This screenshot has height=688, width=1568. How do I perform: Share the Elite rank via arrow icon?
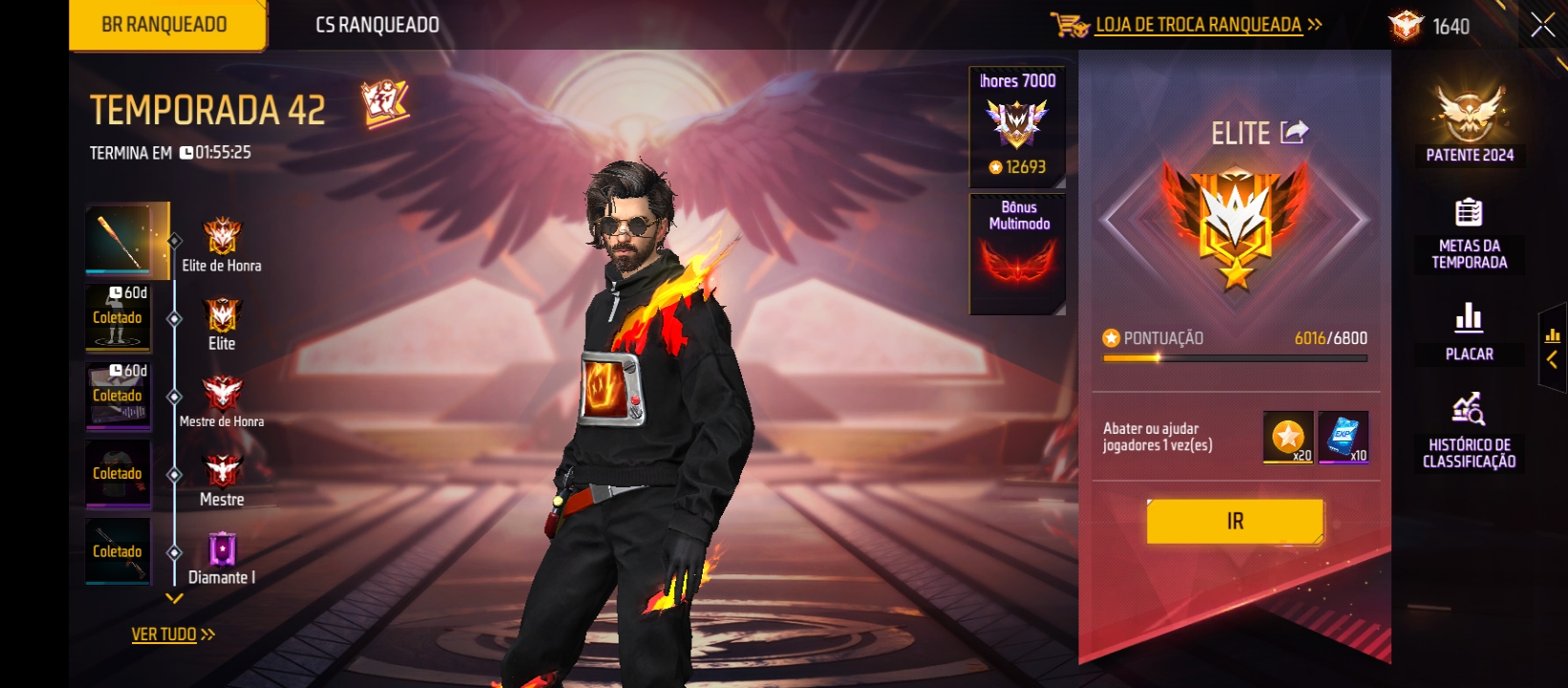1294,132
